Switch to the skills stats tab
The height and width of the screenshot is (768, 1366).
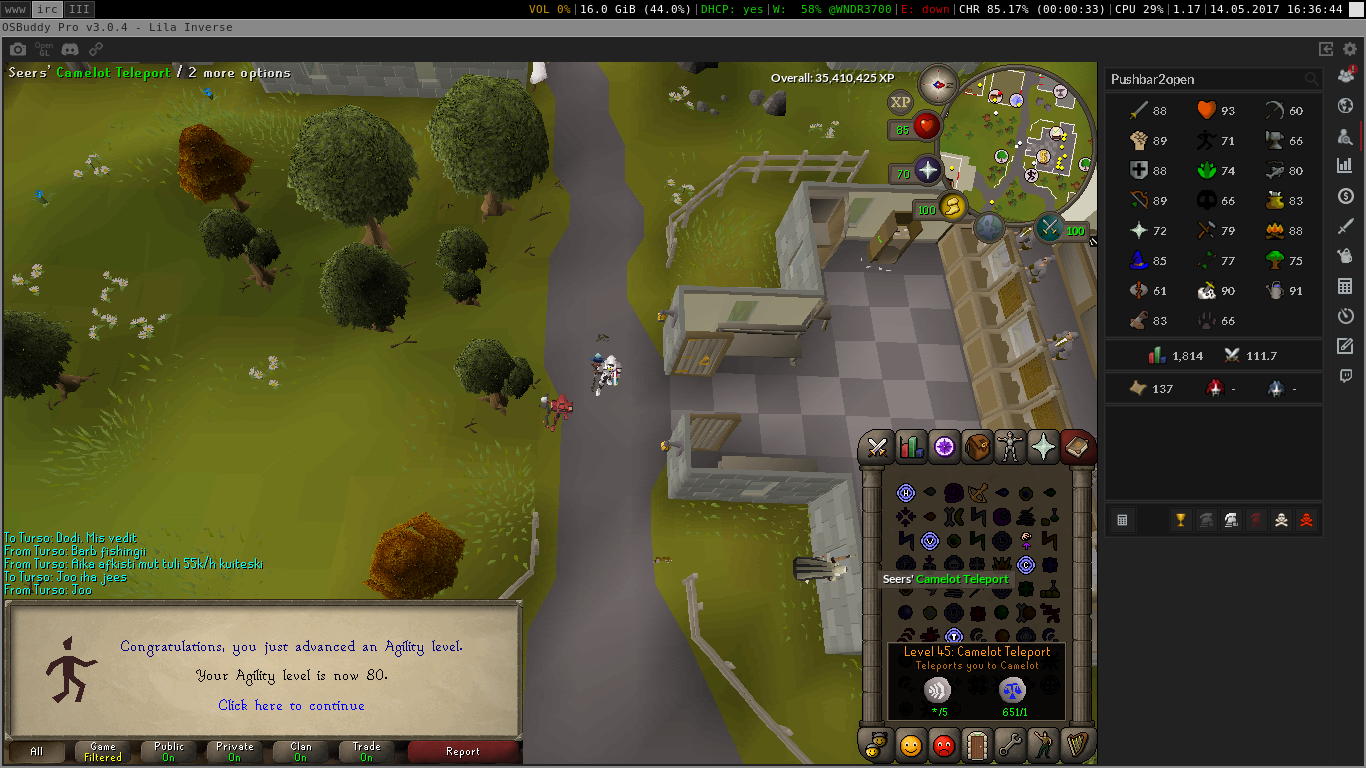point(911,447)
